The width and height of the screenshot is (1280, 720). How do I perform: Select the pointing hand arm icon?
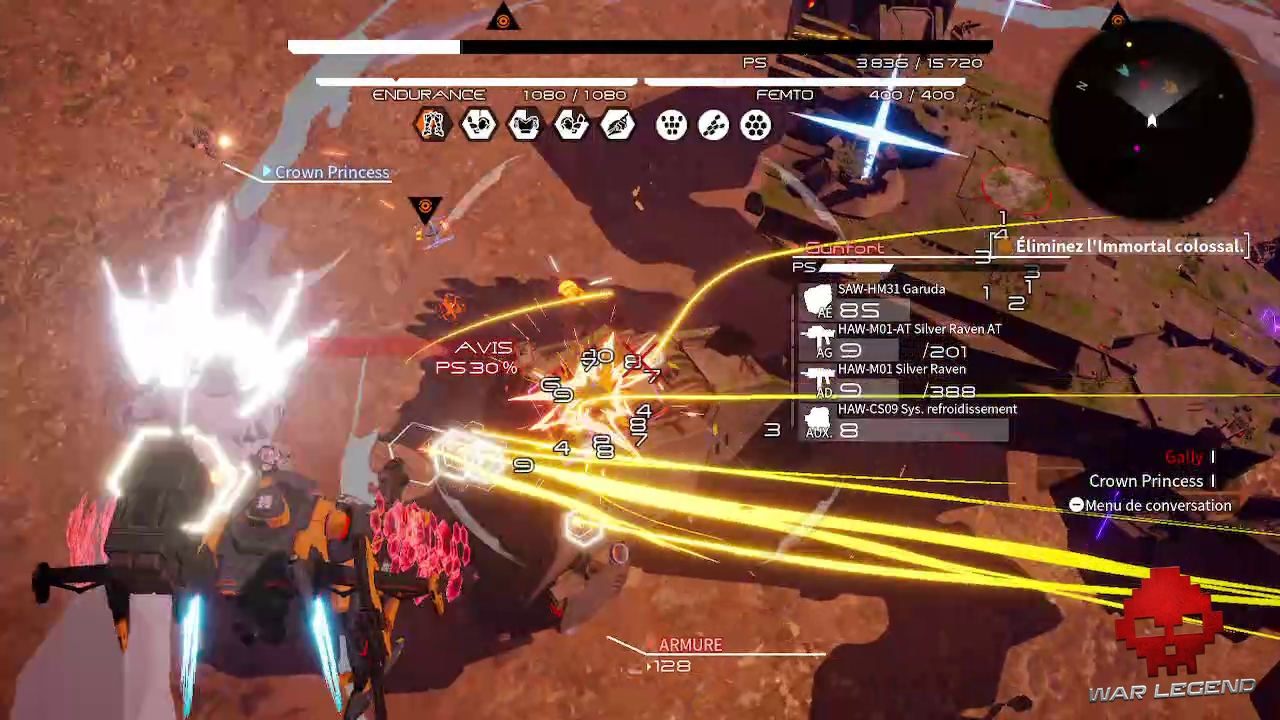[x=618, y=125]
